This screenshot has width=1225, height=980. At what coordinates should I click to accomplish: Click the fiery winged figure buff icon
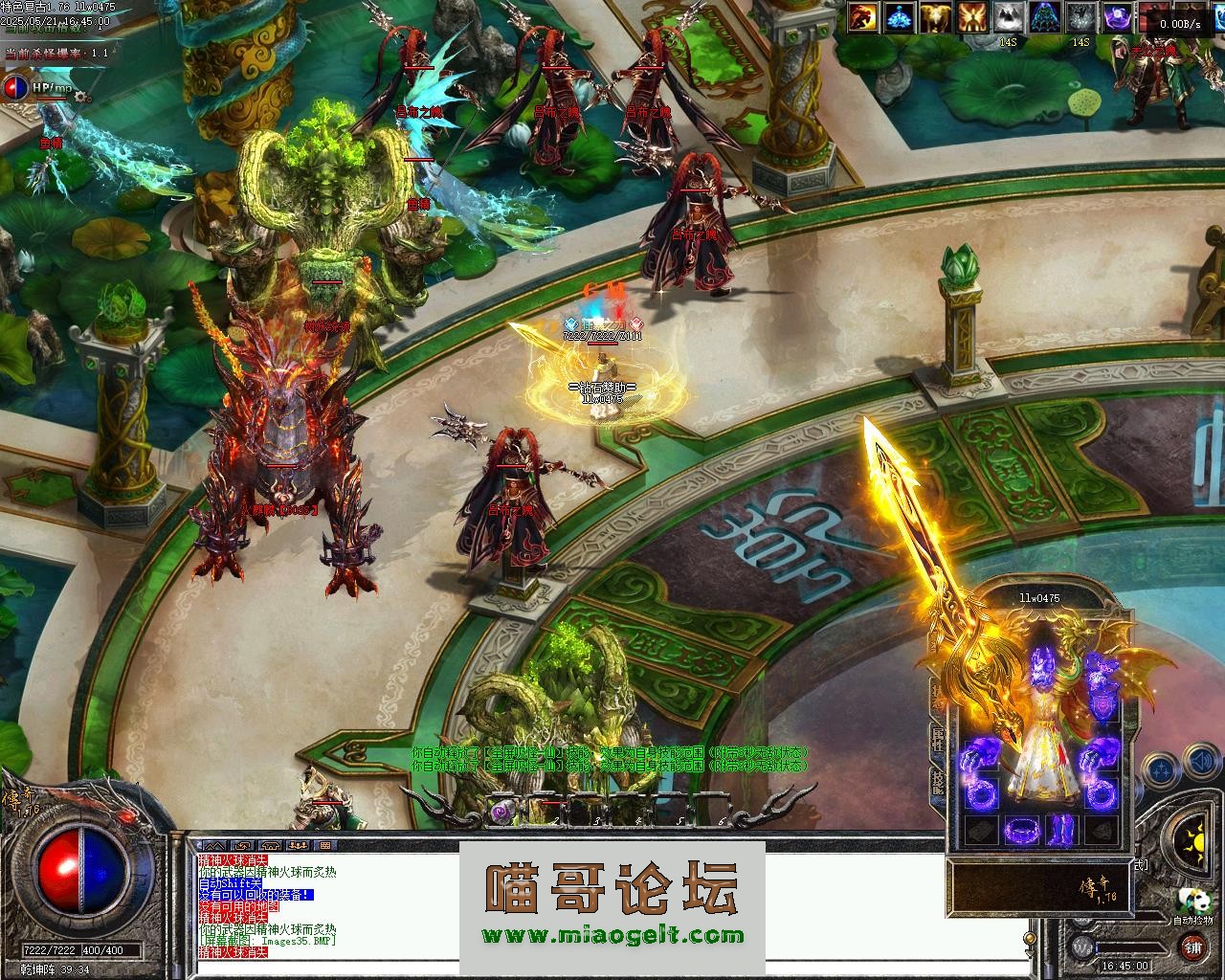pyautogui.click(x=972, y=17)
